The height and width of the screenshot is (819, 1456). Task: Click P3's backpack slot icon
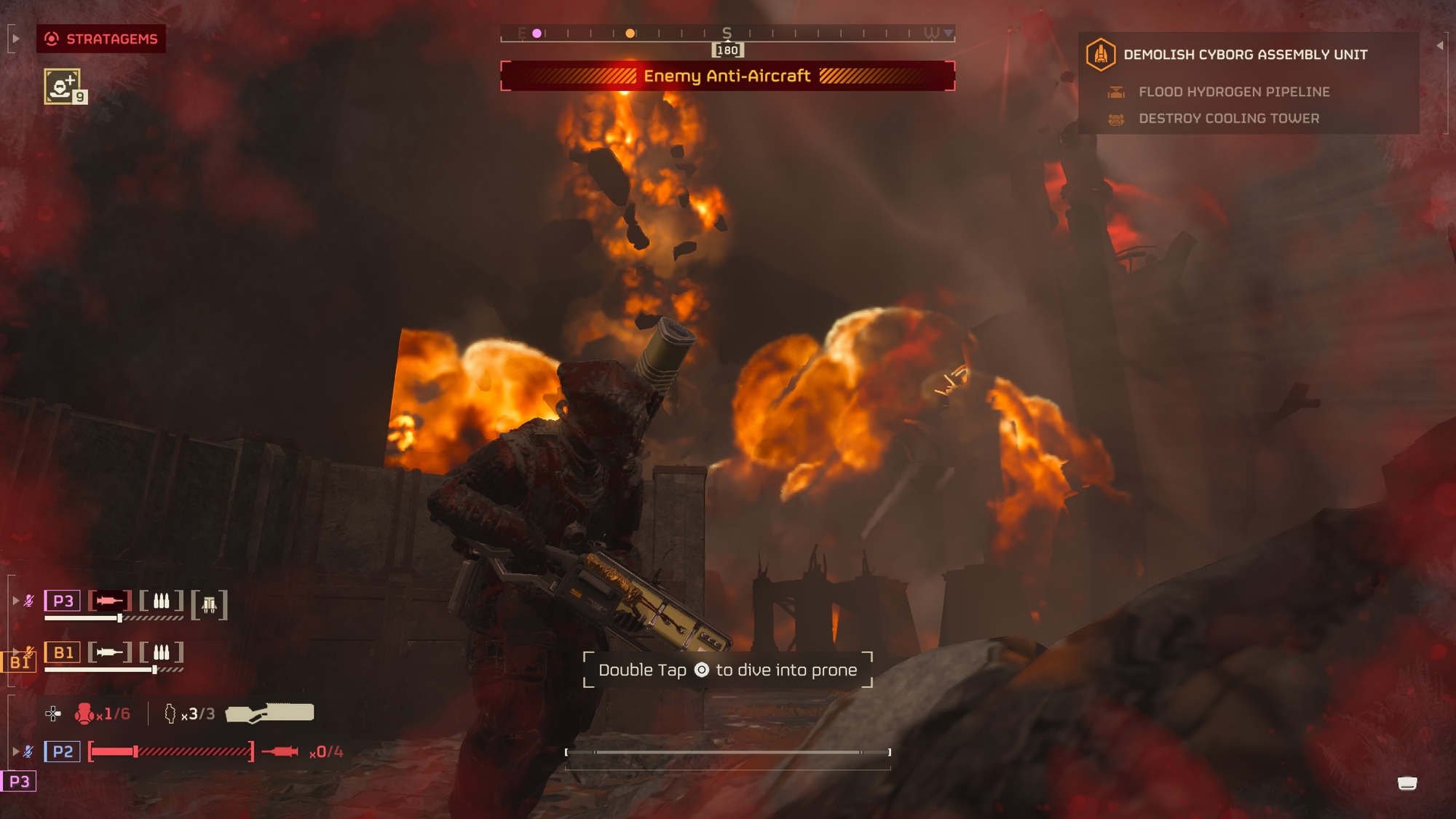[x=210, y=604]
